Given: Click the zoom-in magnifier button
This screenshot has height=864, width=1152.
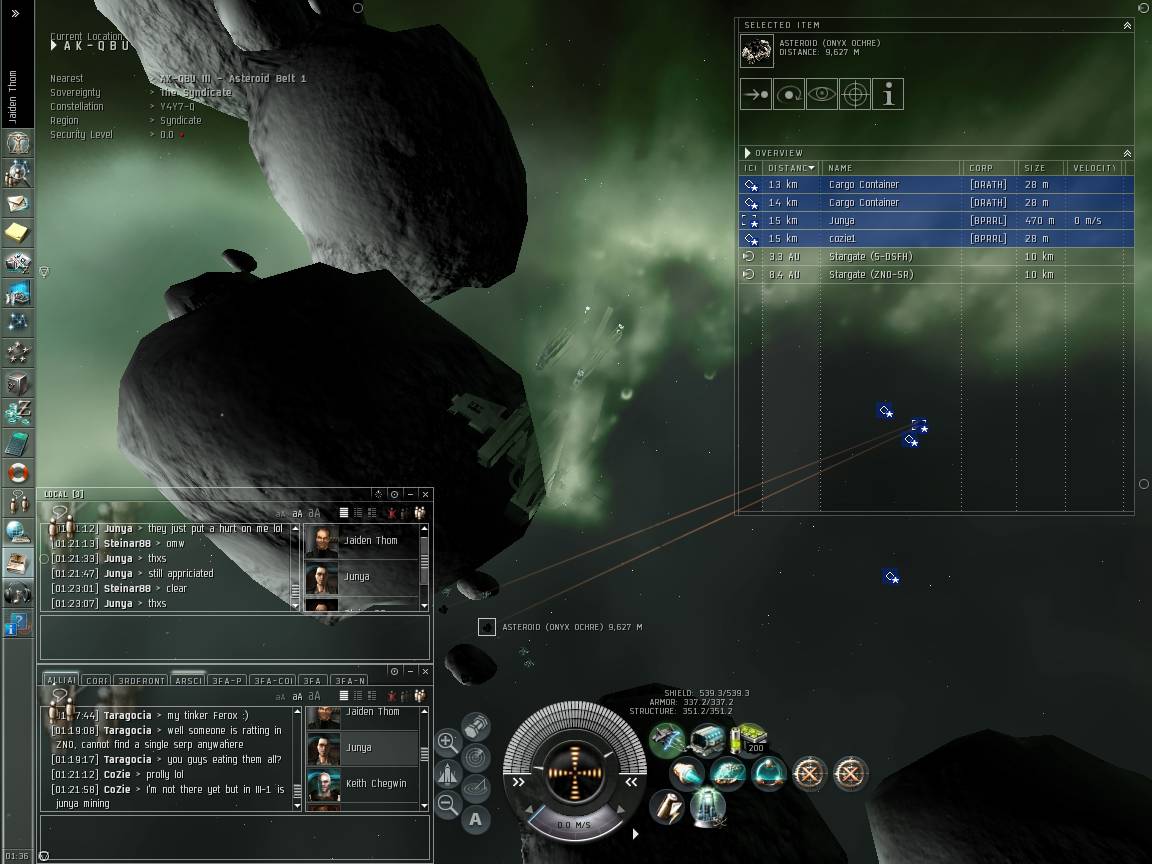Looking at the screenshot, I should pyautogui.click(x=448, y=743).
